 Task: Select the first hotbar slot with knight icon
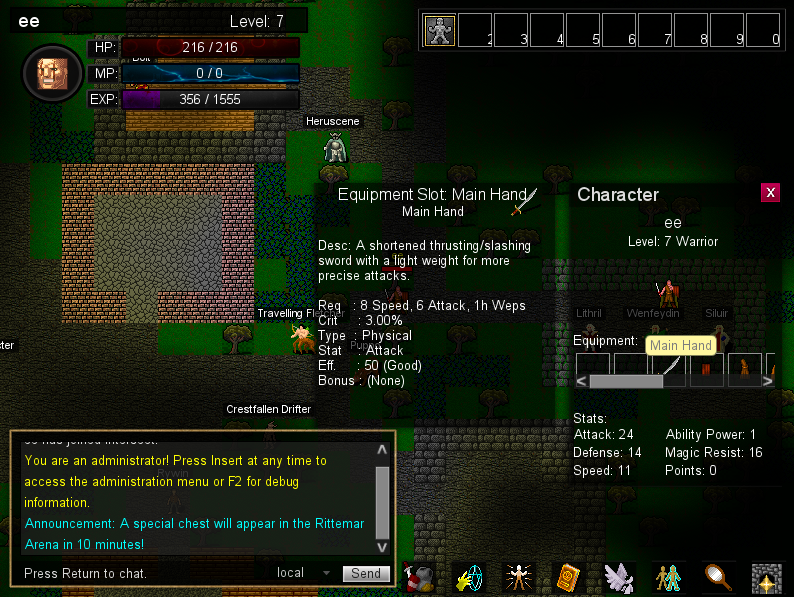click(x=440, y=31)
